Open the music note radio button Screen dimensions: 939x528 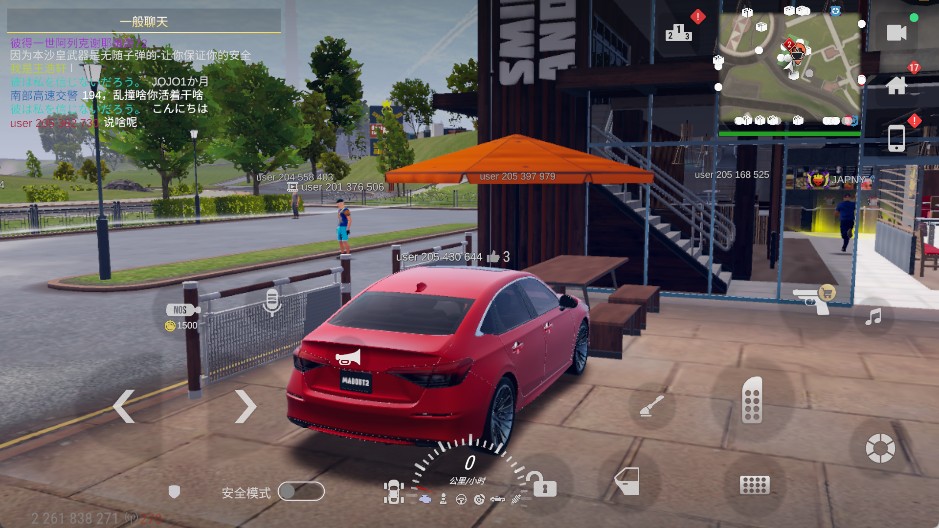(x=874, y=317)
